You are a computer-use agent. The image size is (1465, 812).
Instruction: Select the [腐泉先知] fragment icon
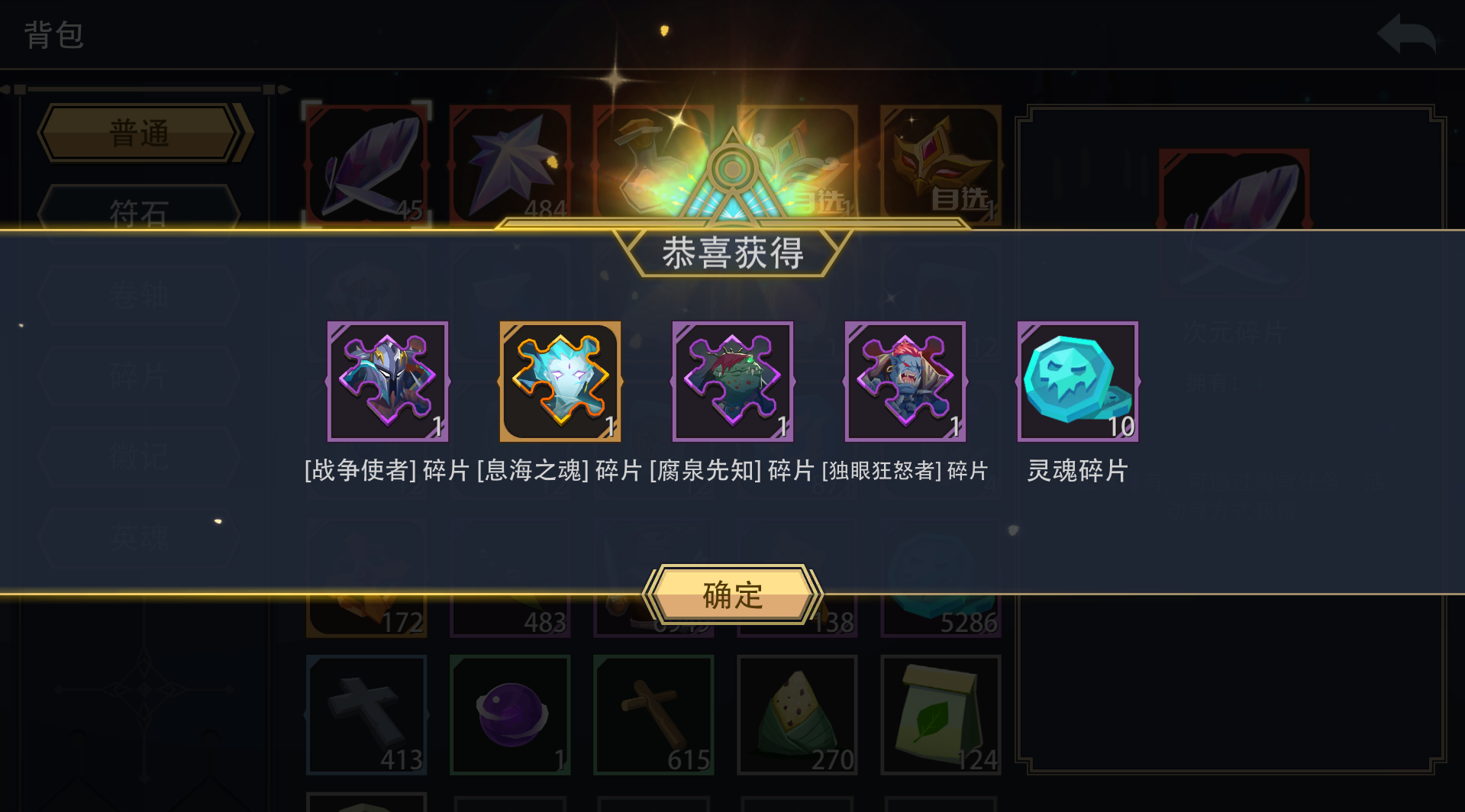coord(732,380)
